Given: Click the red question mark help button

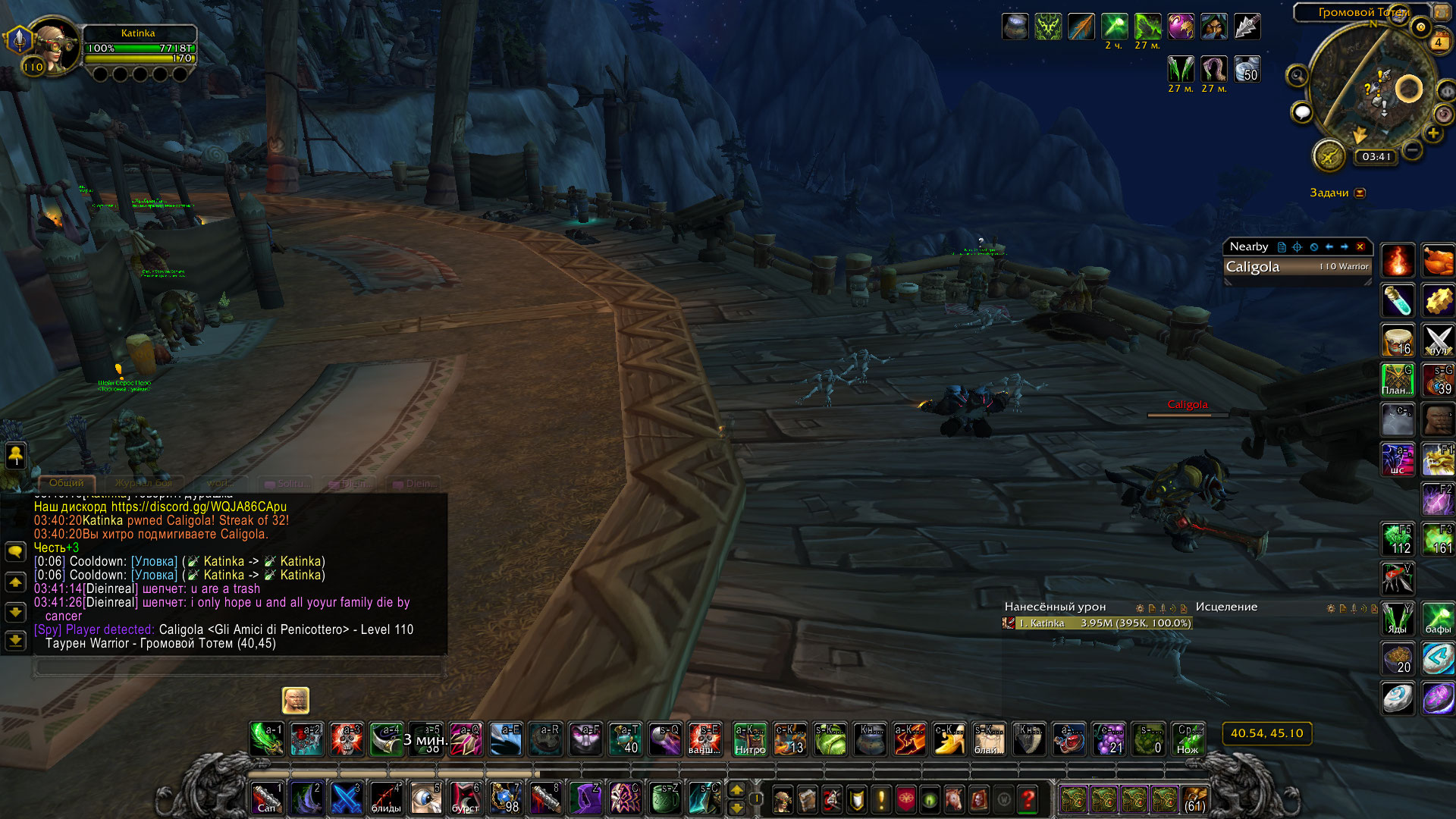Looking at the screenshot, I should click(x=1028, y=799).
